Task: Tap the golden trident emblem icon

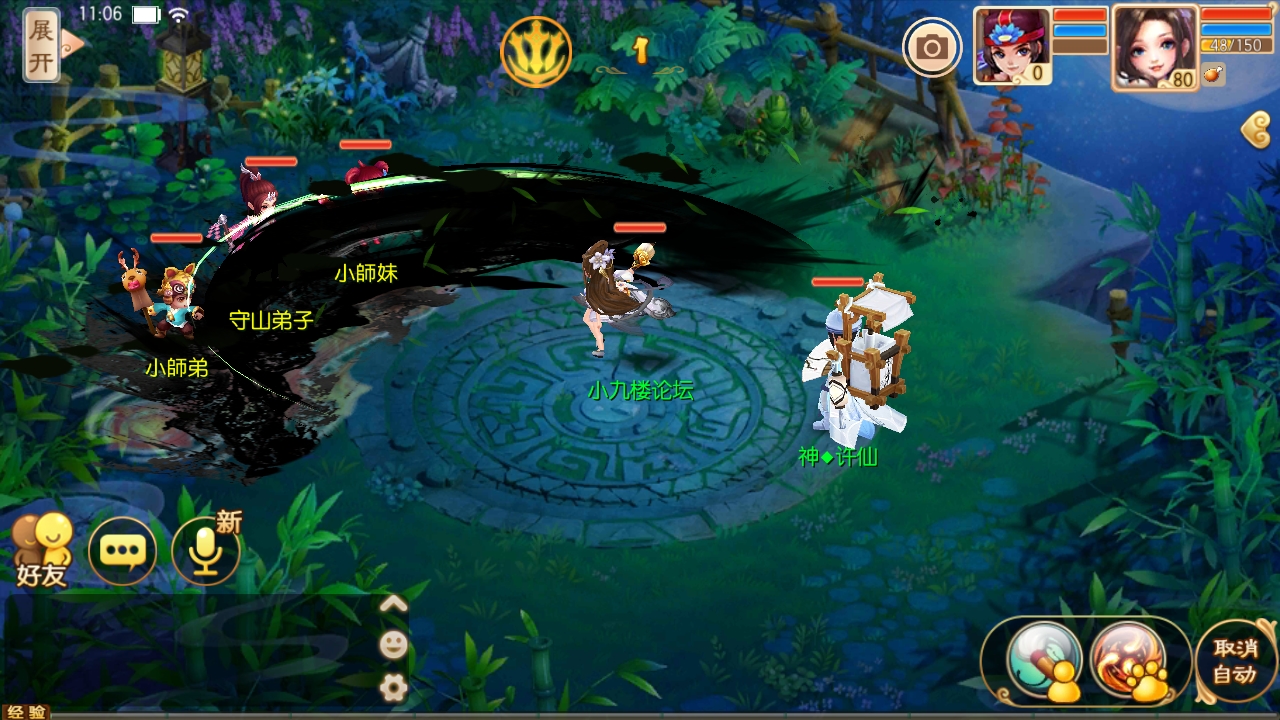Action: point(536,51)
